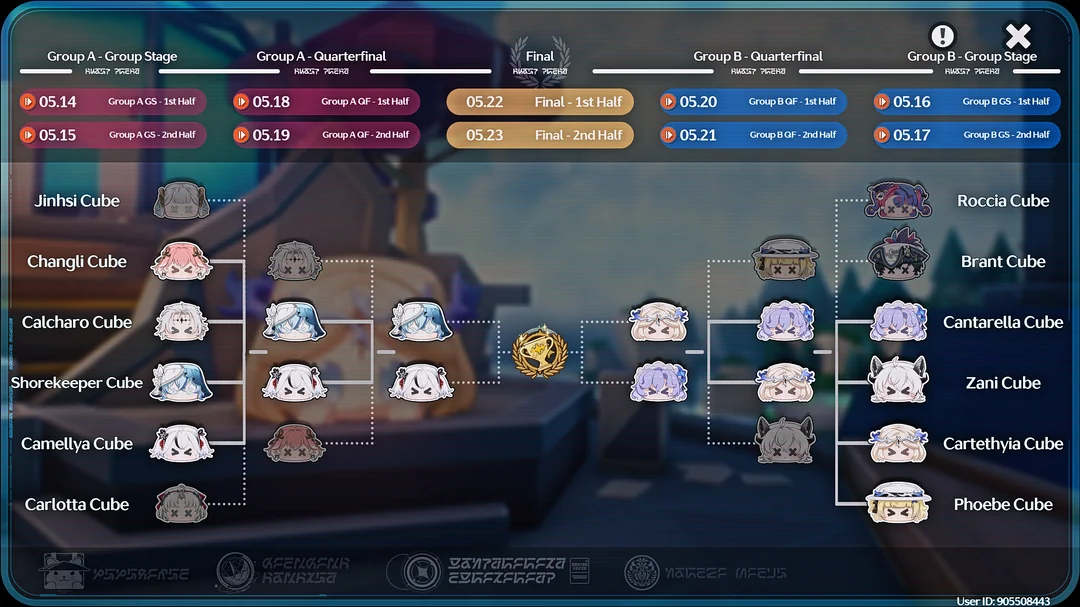Select the 05.22 Final 1st Half entry

(x=540, y=102)
